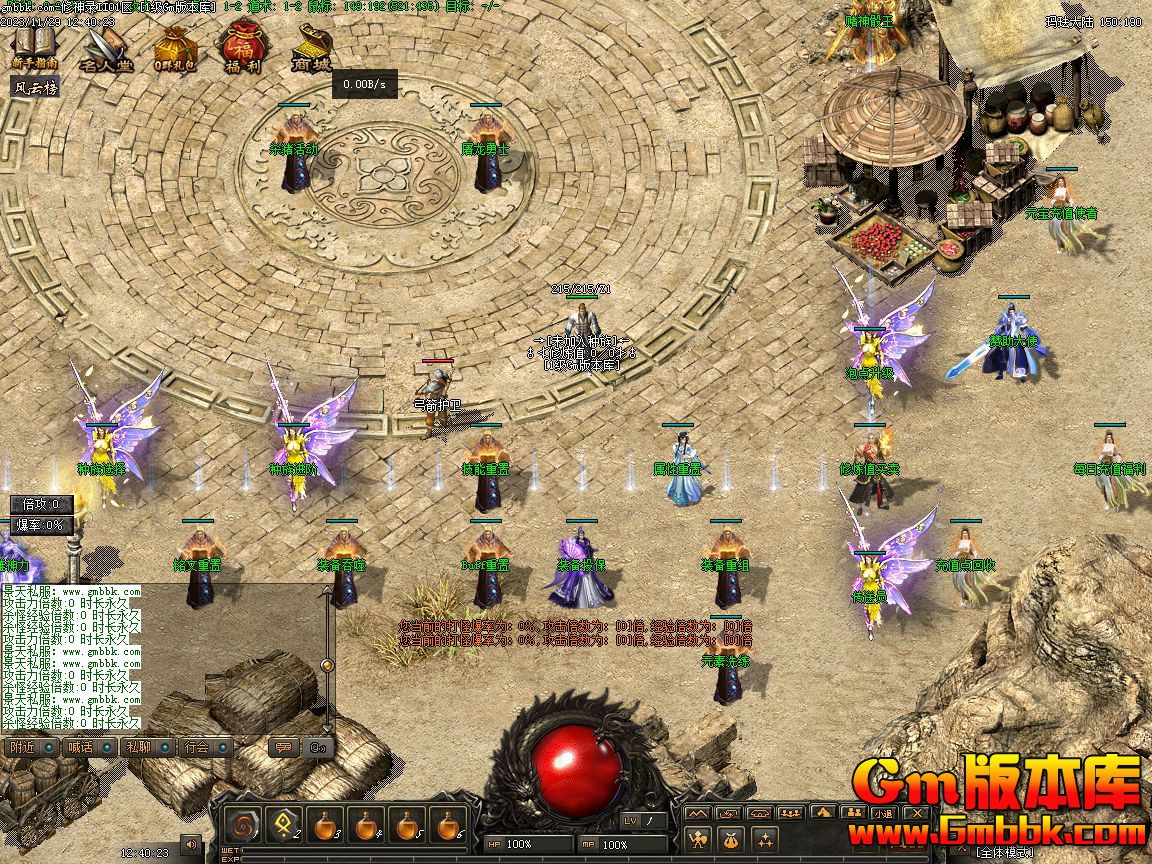
Task: Activate the swirl skill in hotbar slot 1
Action: (x=242, y=826)
